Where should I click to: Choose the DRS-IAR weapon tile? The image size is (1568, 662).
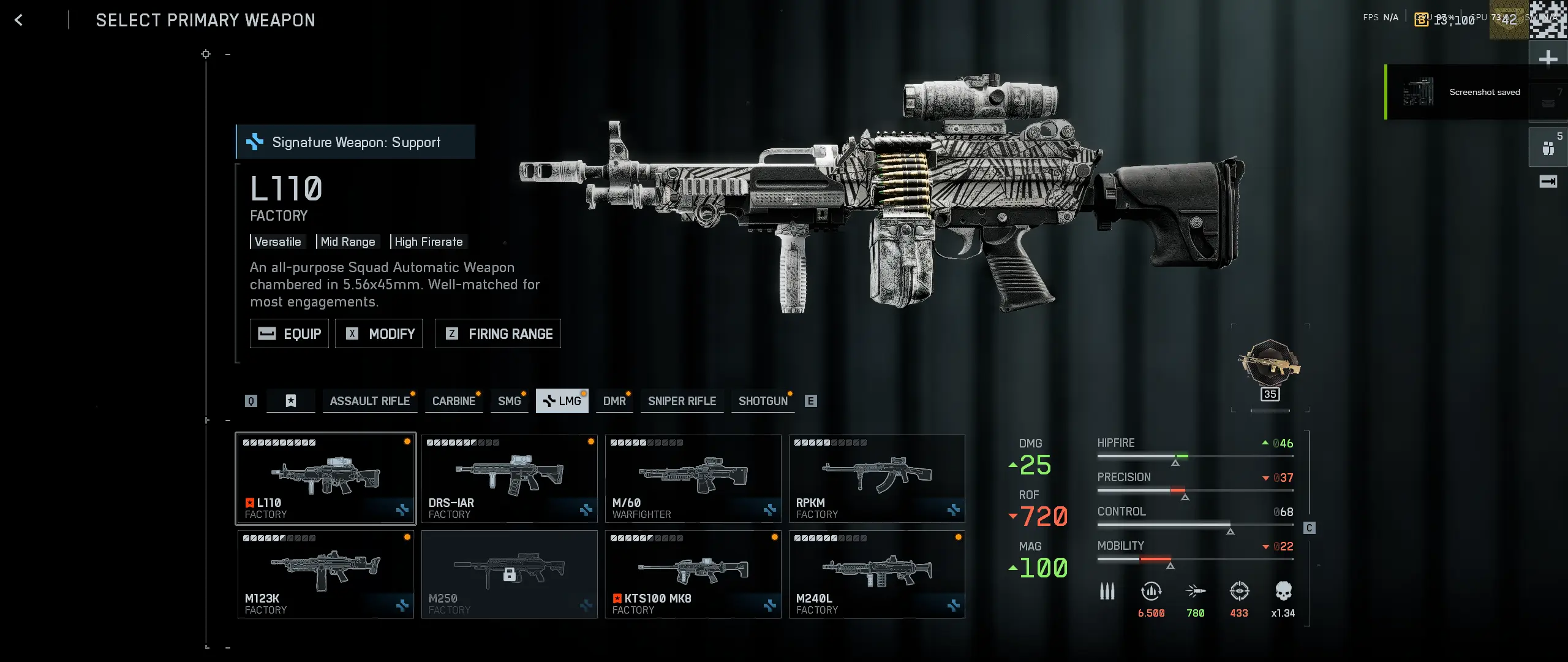point(510,479)
